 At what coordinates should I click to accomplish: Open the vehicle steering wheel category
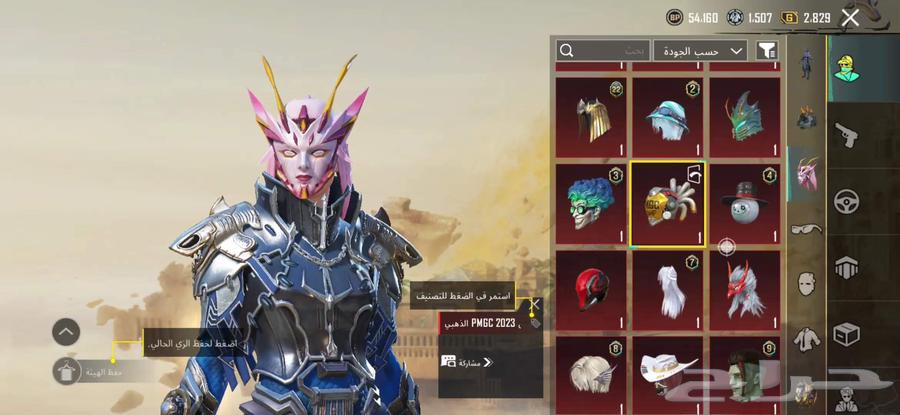coord(848,200)
